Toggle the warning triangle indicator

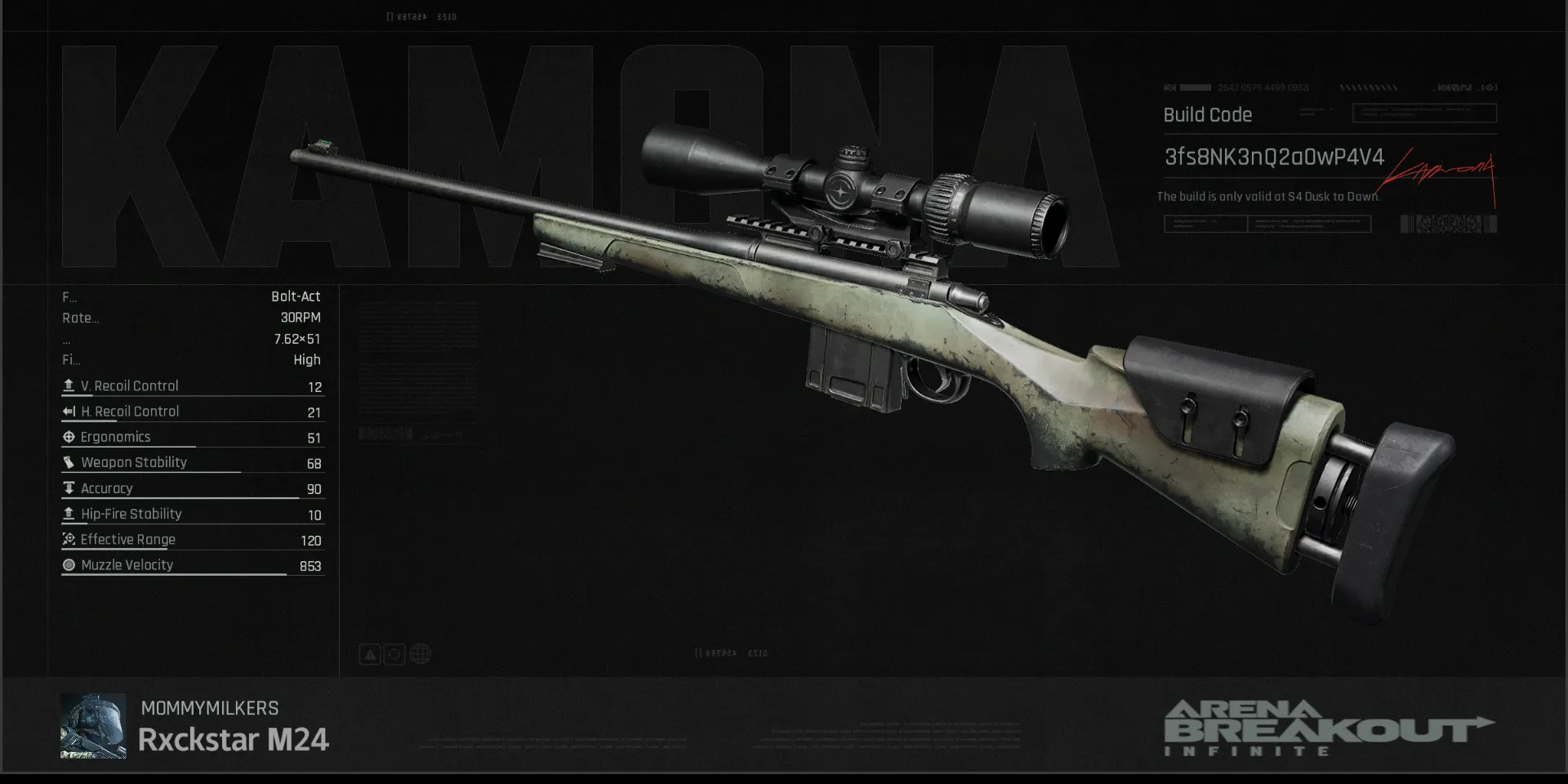pyautogui.click(x=370, y=653)
